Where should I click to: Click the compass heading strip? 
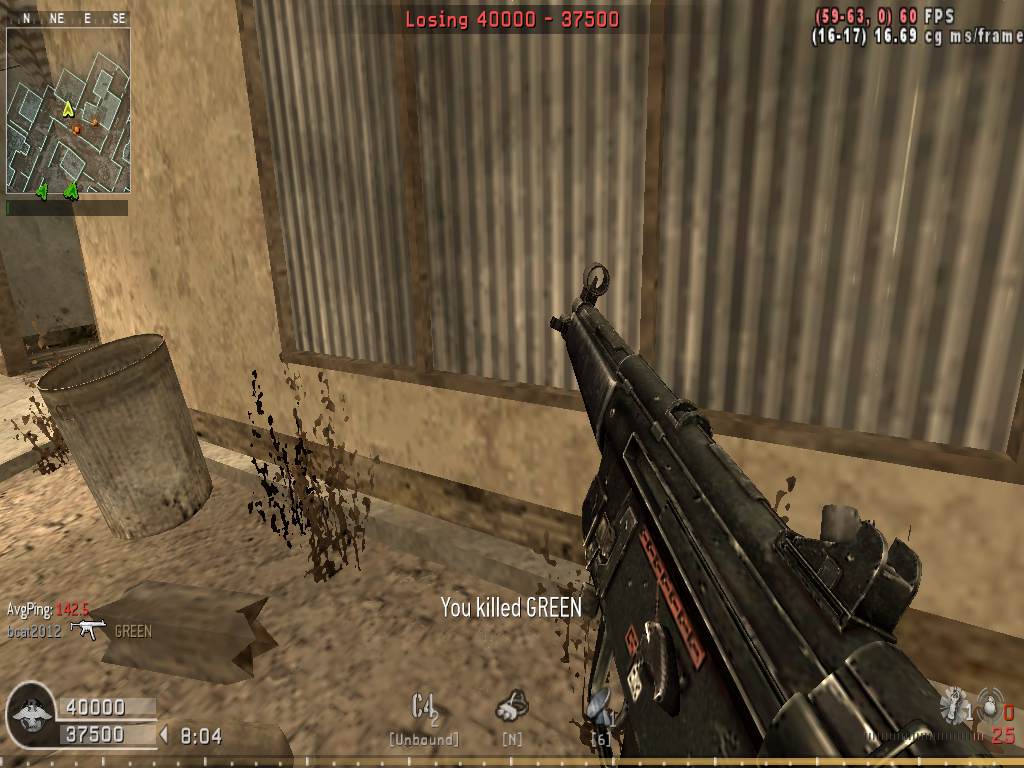point(68,18)
